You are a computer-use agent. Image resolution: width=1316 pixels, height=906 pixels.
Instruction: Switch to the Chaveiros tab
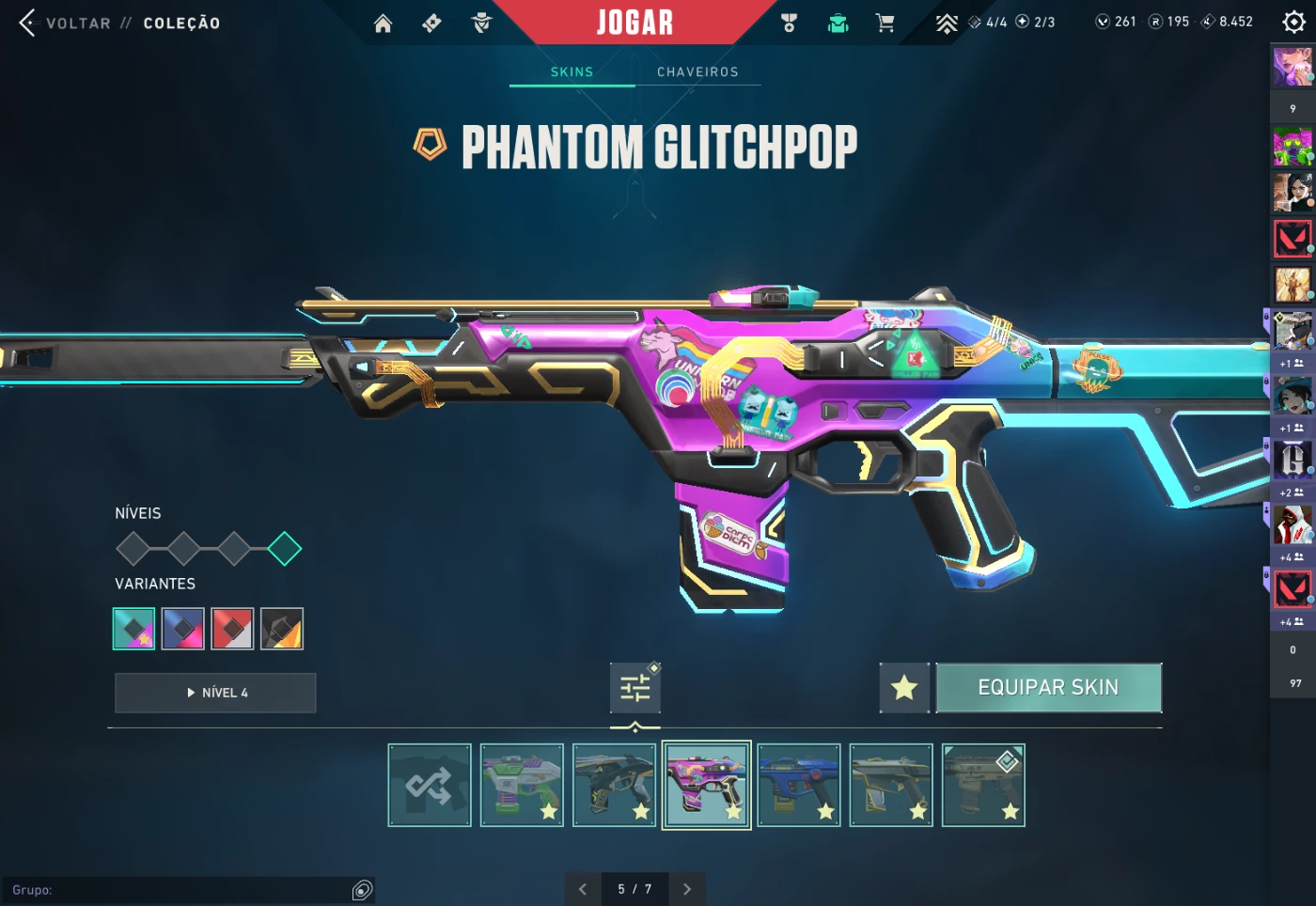click(x=697, y=72)
